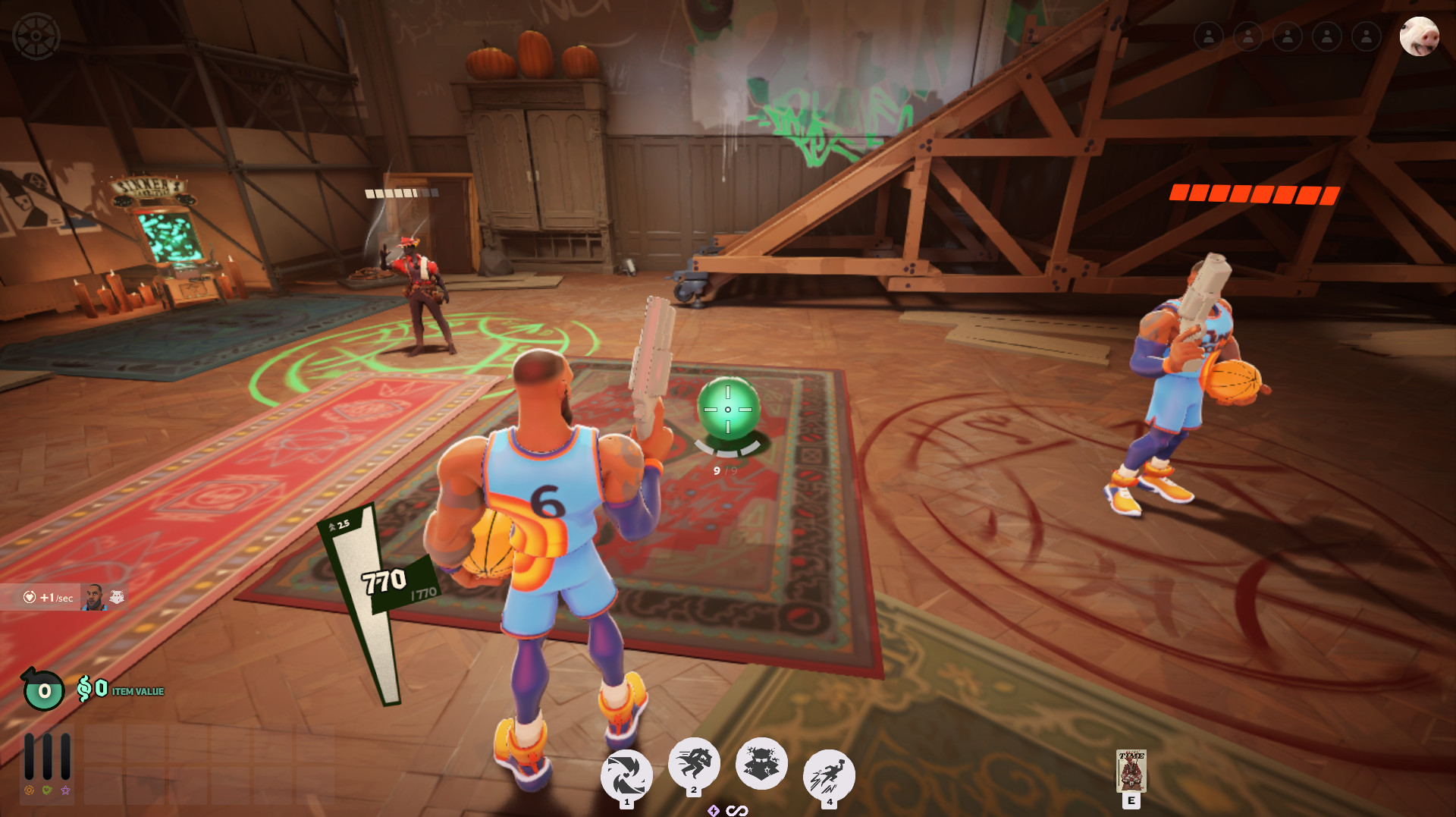Select the TIME magazine card item
Screen dimensions: 1456x817
[1131, 771]
